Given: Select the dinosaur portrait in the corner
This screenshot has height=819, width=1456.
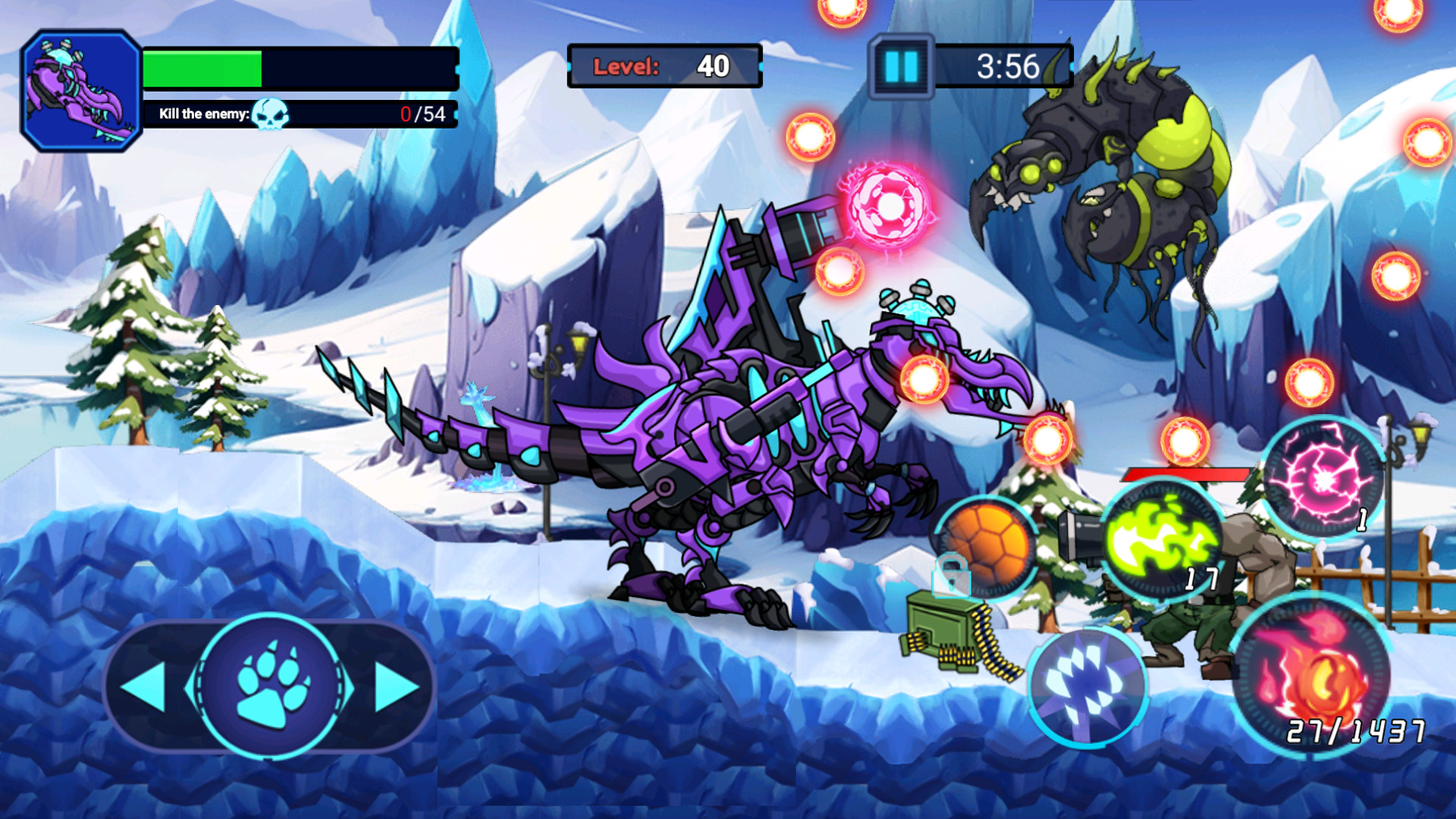Looking at the screenshot, I should point(81,86).
